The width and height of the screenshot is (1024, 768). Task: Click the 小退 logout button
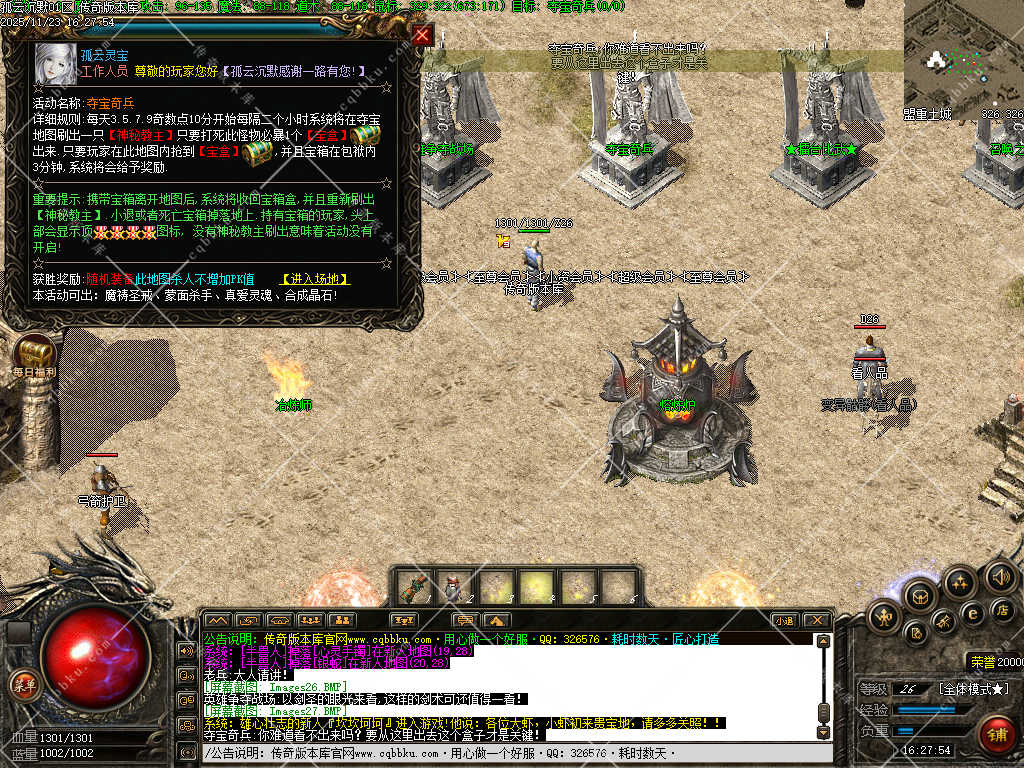tap(784, 620)
